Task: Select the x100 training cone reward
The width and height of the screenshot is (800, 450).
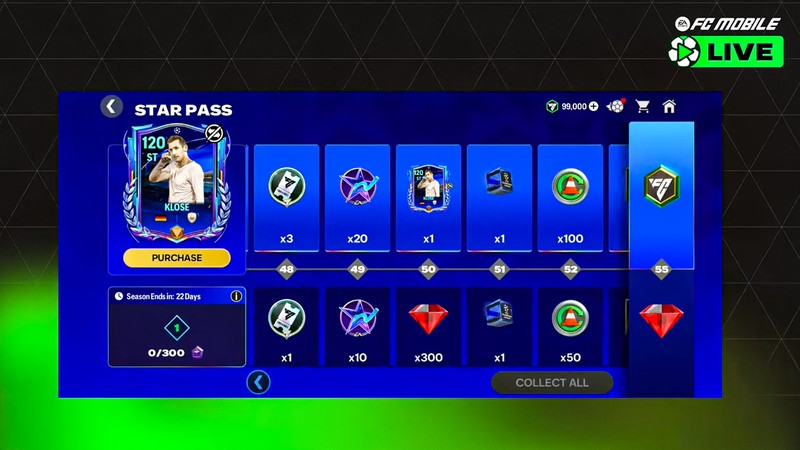Action: point(570,197)
